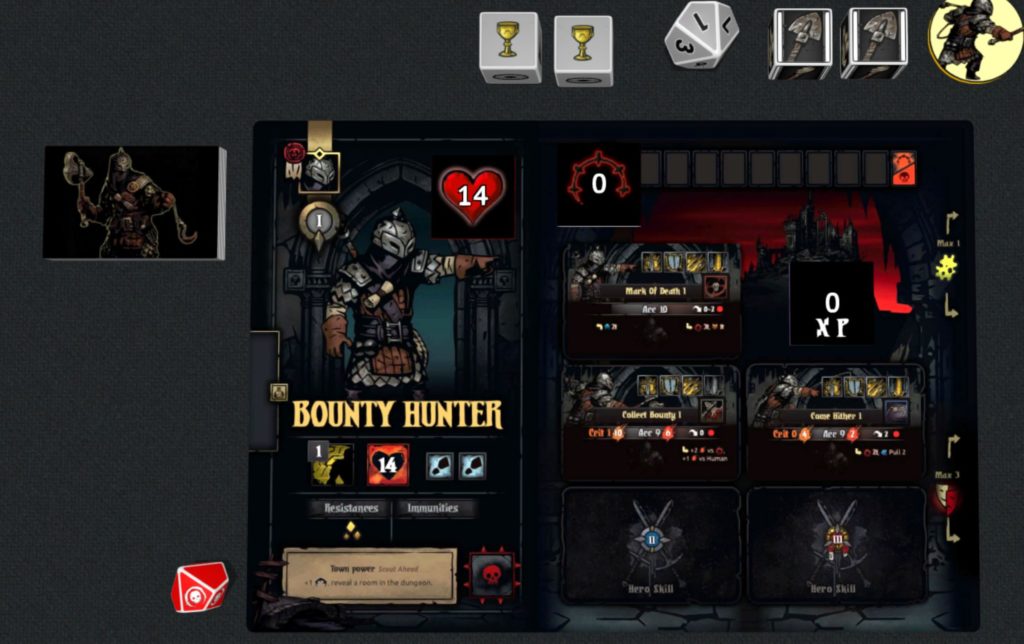The width and height of the screenshot is (1024, 644).
Task: Show the Immunities section
Action: (x=432, y=508)
